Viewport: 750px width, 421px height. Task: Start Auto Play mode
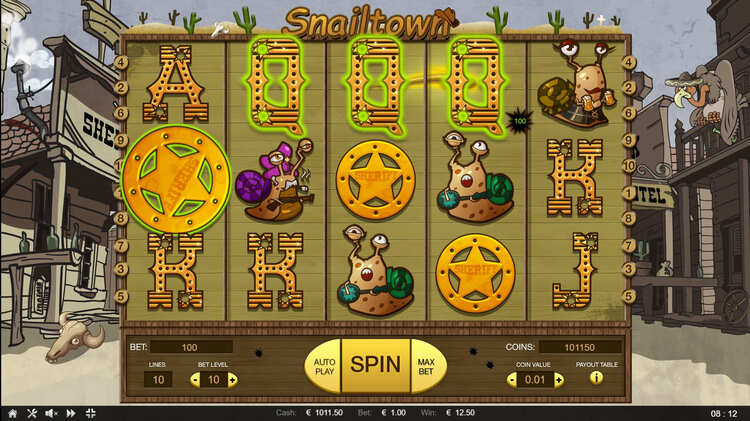coord(322,365)
